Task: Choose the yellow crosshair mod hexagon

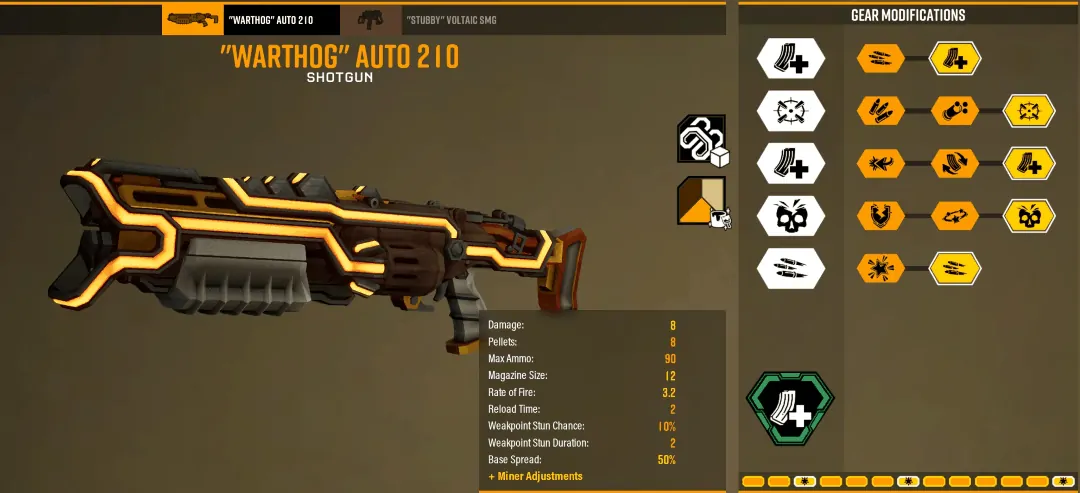Action: pyautogui.click(x=1029, y=110)
